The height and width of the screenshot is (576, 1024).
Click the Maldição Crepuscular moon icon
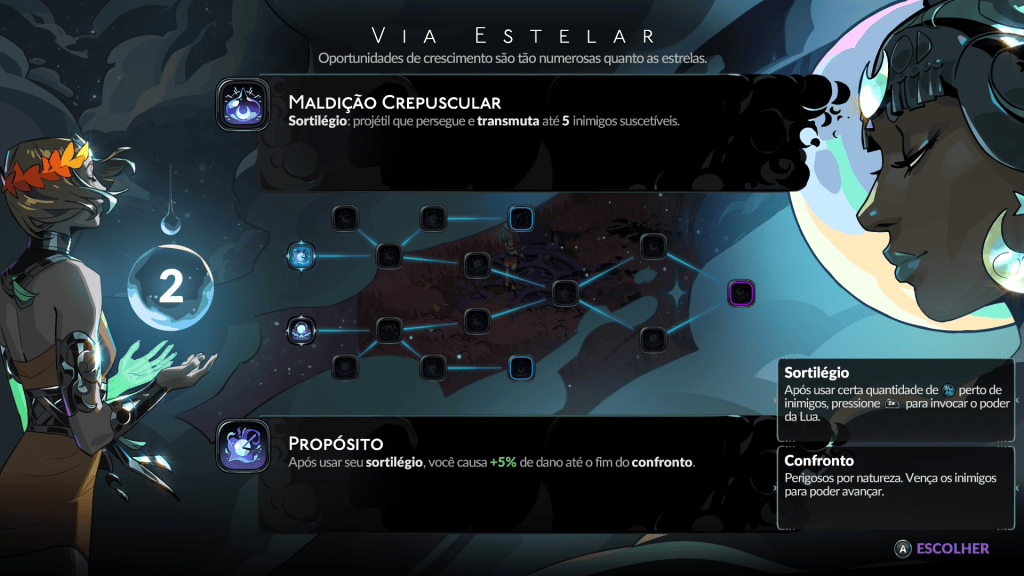click(243, 105)
